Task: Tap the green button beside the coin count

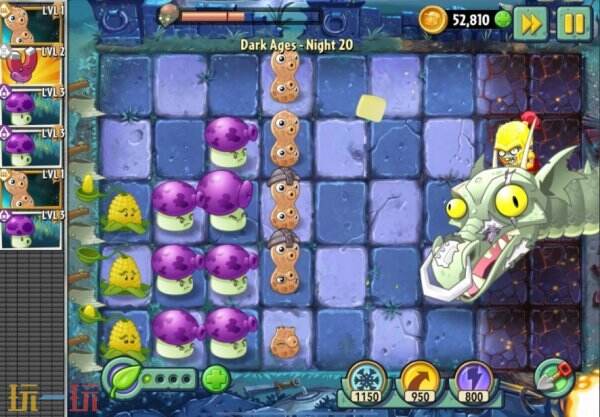Action: coord(502,20)
